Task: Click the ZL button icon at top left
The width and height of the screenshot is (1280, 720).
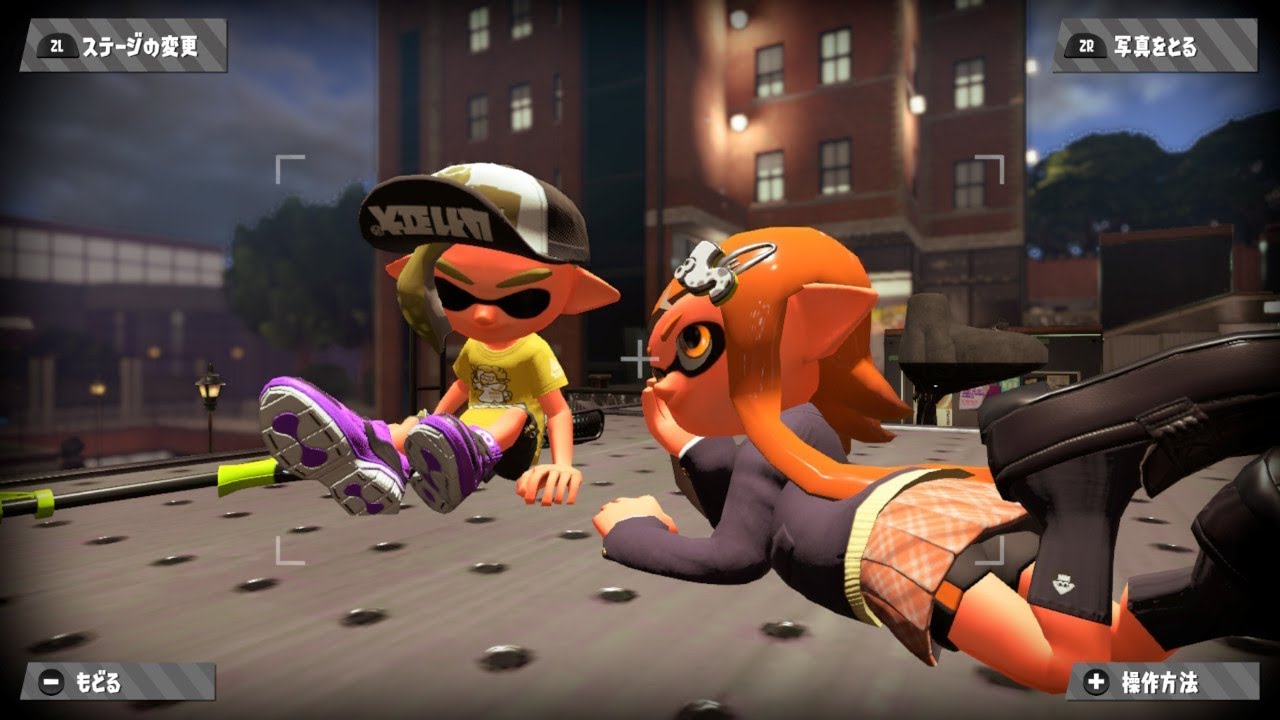Action: click(x=58, y=44)
